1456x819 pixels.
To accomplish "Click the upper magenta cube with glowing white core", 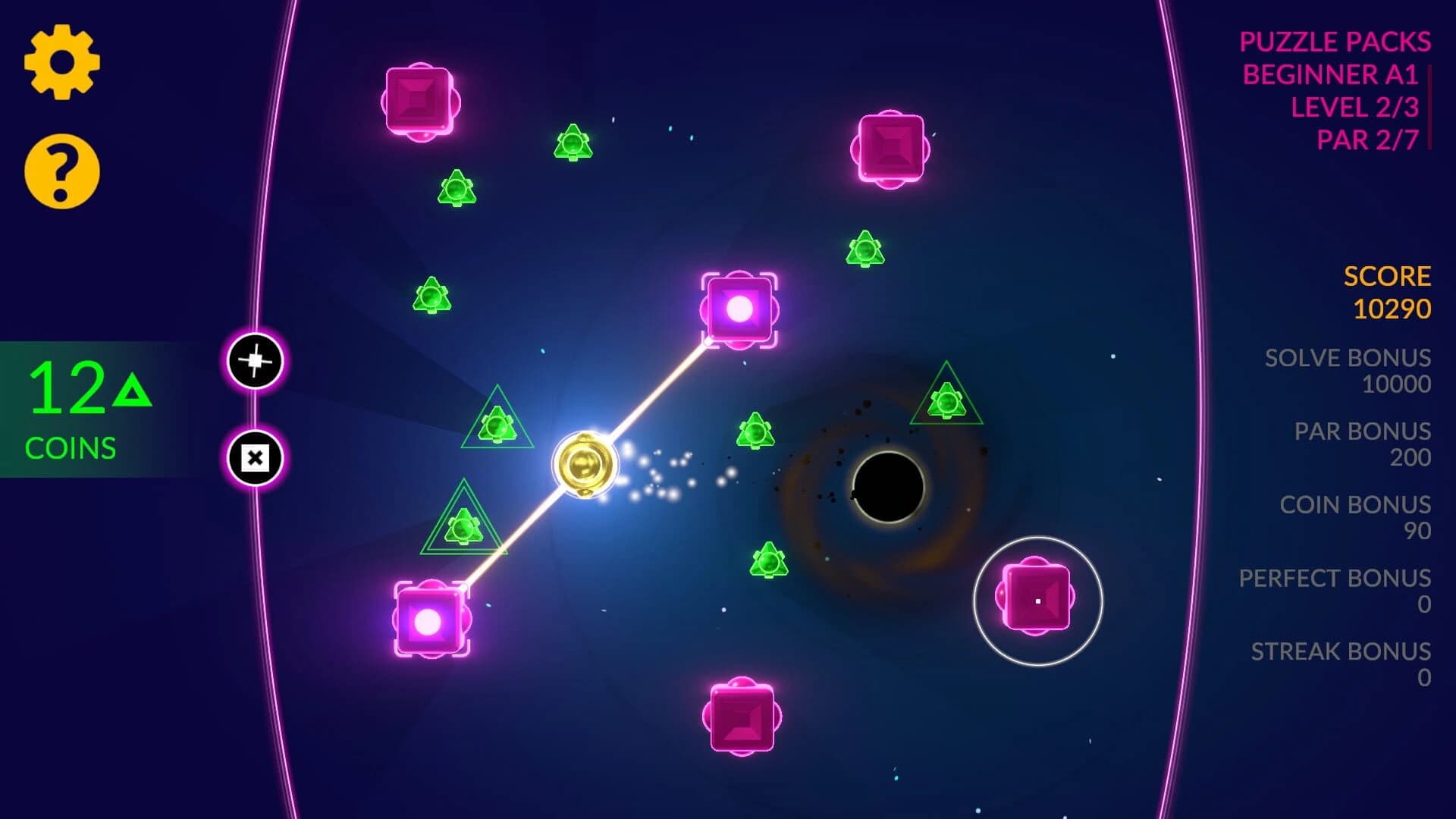I will click(x=739, y=311).
